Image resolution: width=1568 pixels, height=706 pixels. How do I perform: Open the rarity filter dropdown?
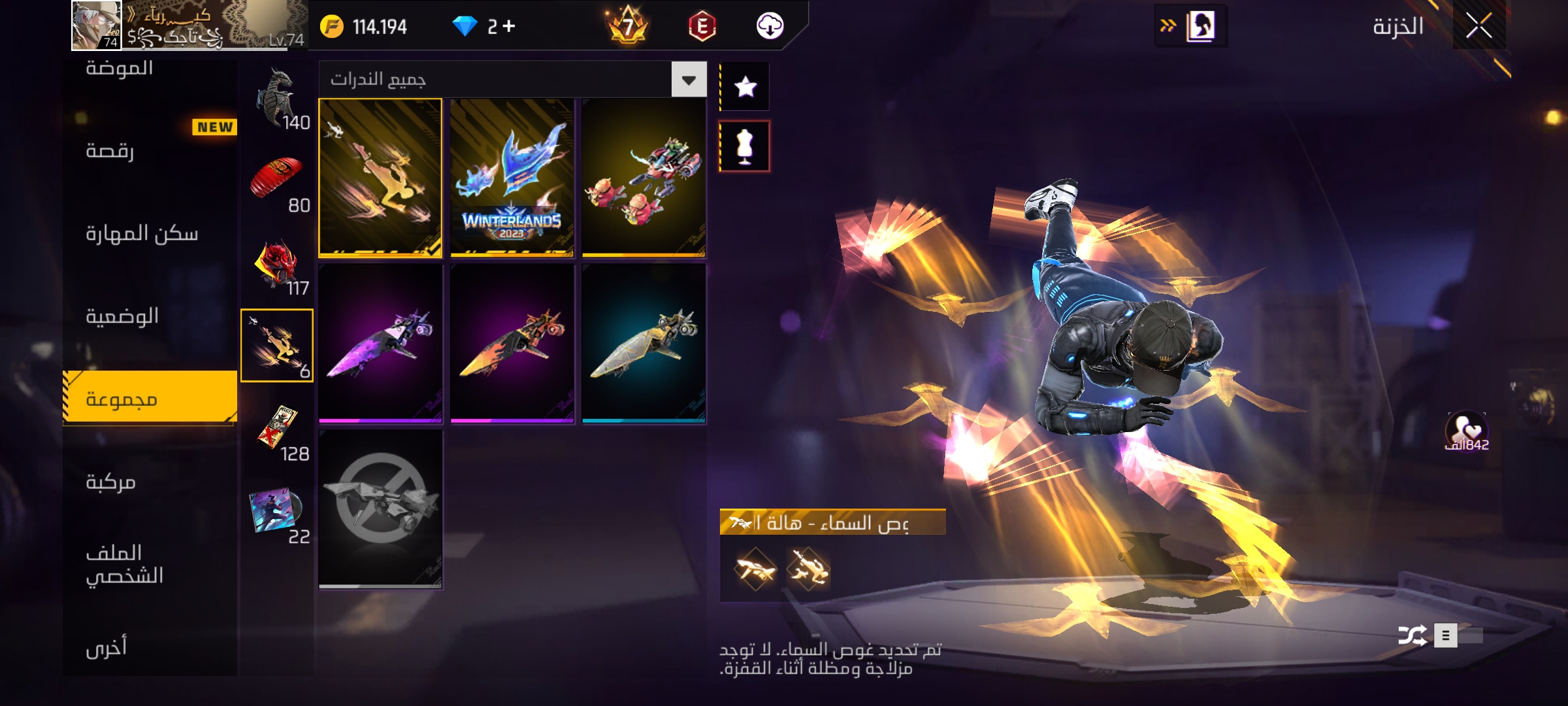point(689,80)
